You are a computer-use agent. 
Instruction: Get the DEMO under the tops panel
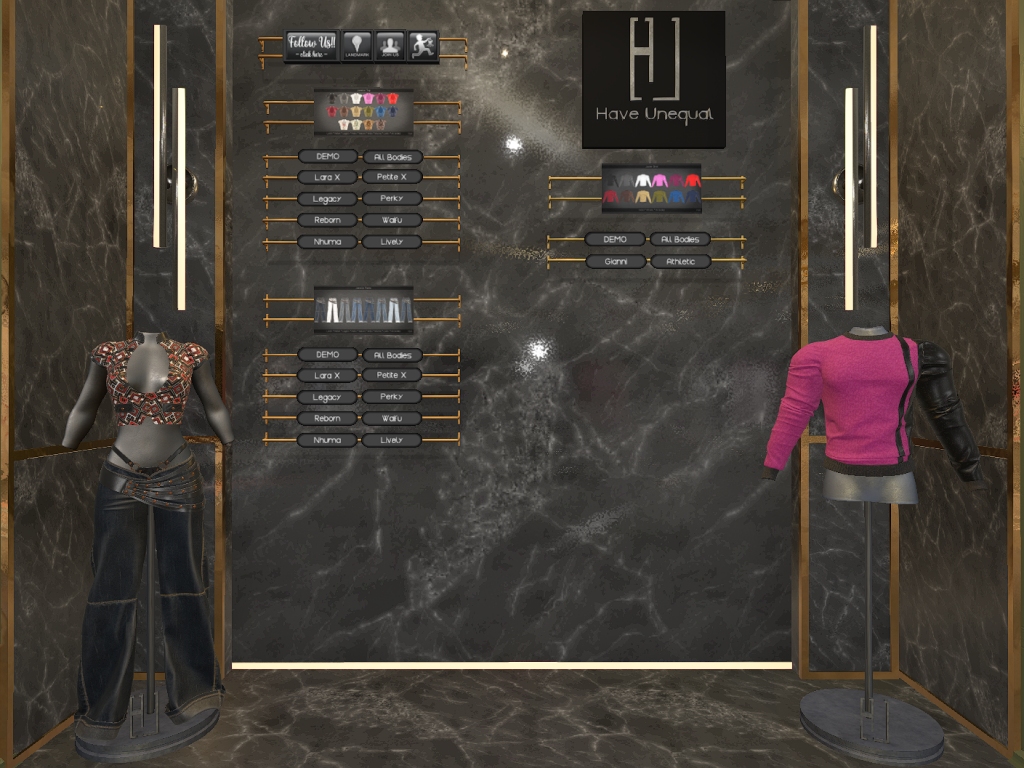328,157
